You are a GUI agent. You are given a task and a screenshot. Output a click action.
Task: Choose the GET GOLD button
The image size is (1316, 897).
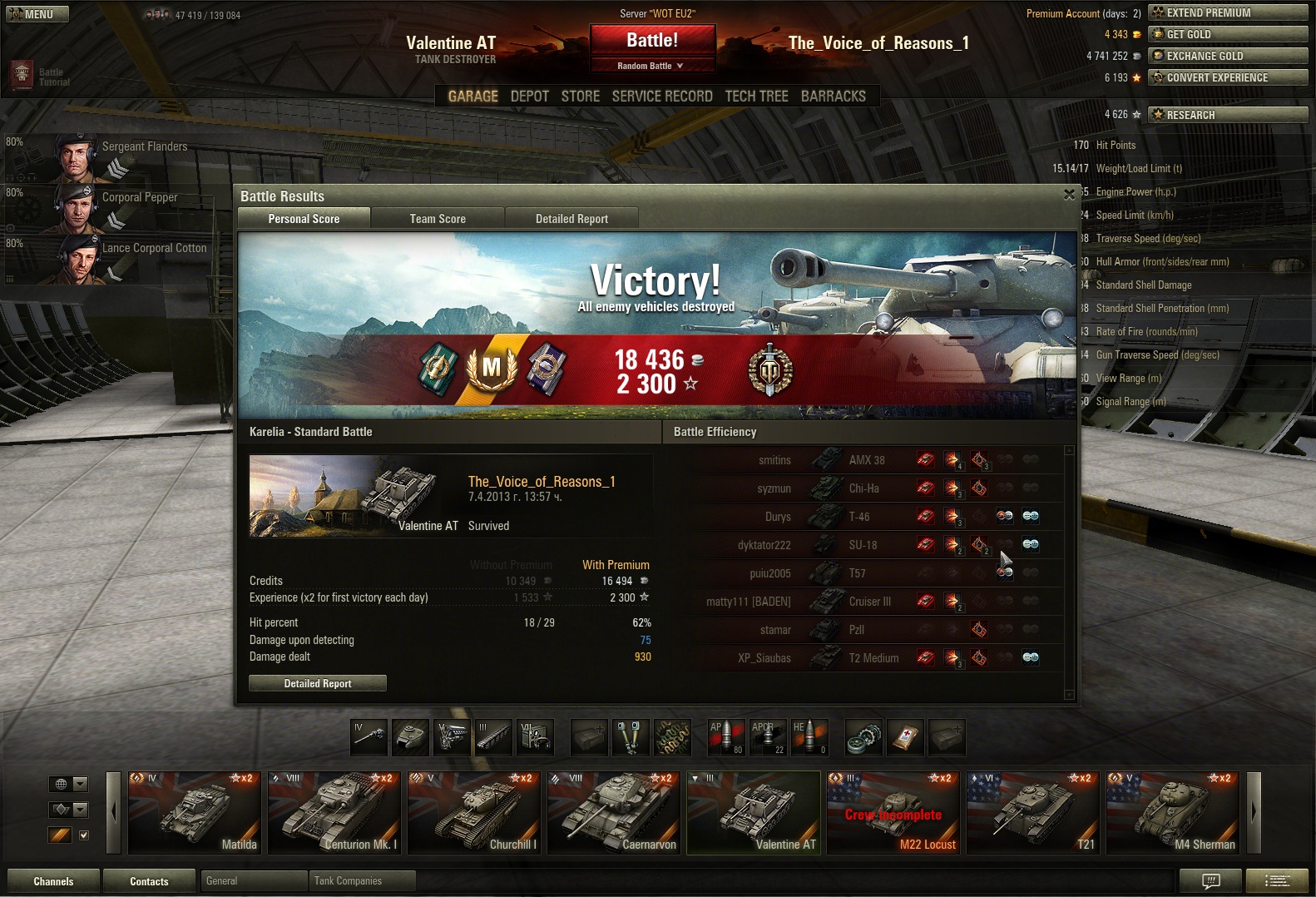coord(1227,34)
